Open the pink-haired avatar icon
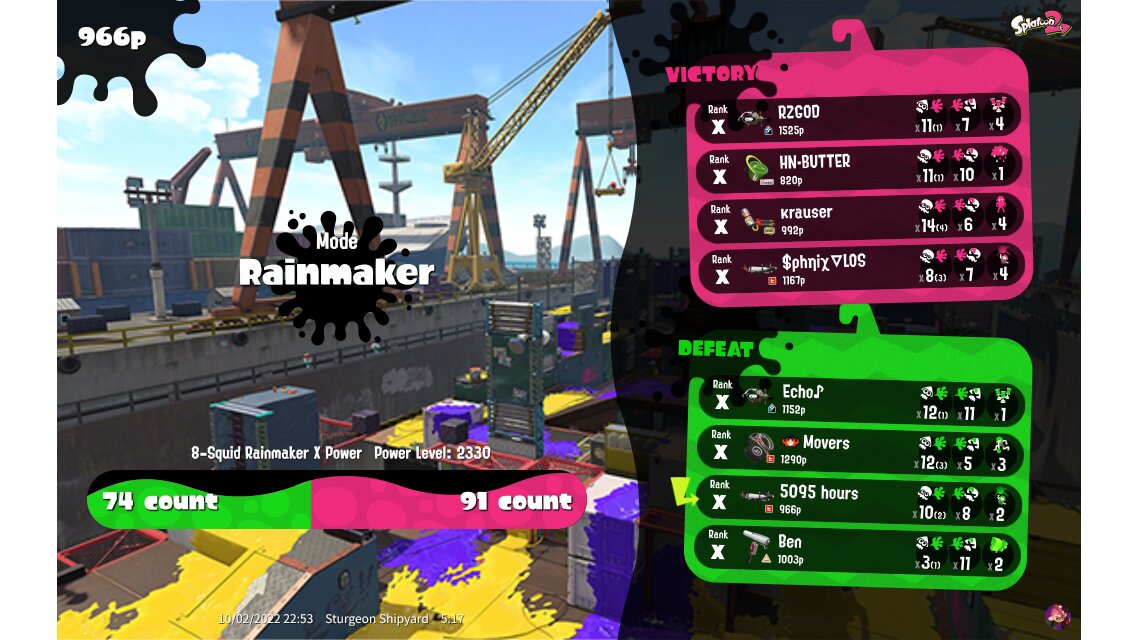Screen dimensions: 1138x640 pos(1057,615)
